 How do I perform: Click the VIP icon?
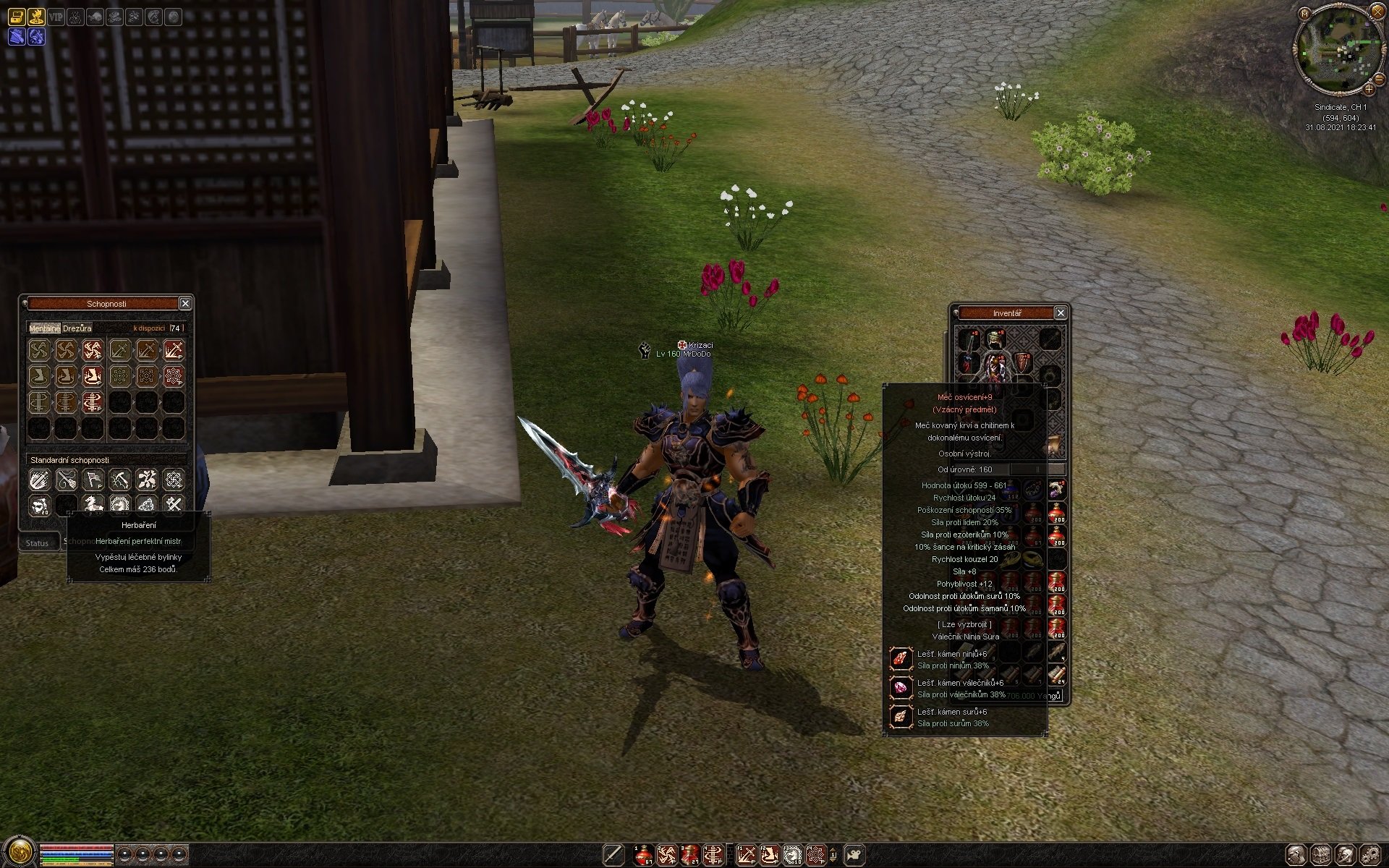[x=56, y=16]
